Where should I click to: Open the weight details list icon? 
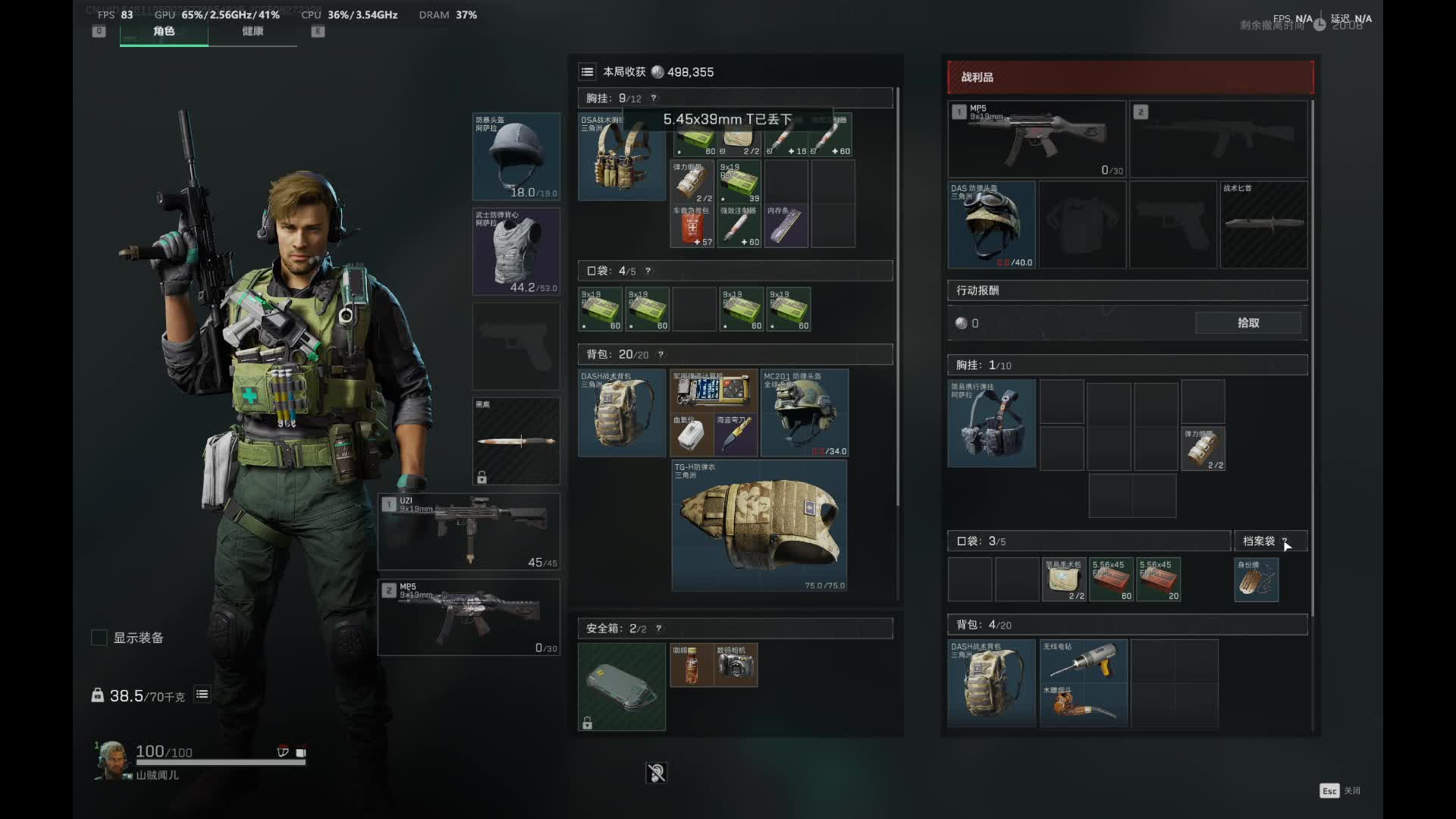(x=202, y=694)
